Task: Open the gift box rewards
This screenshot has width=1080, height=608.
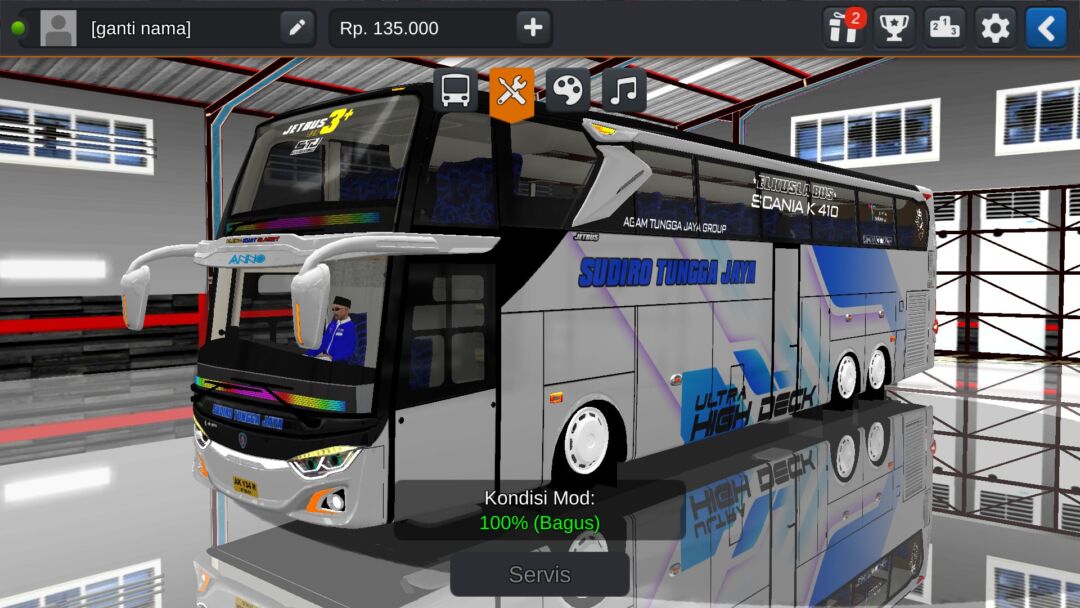Action: click(843, 28)
